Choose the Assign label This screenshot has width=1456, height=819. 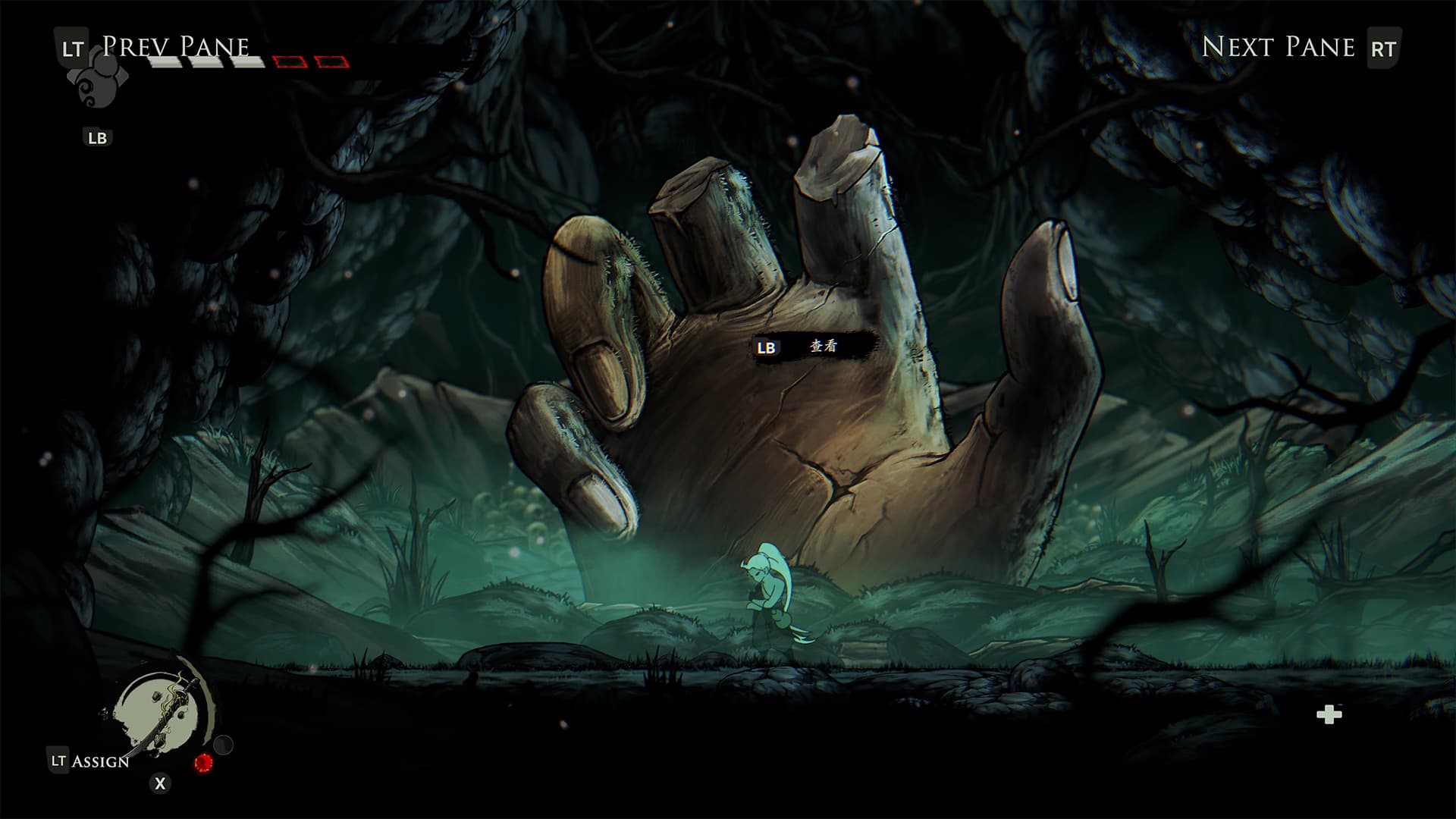(99, 761)
